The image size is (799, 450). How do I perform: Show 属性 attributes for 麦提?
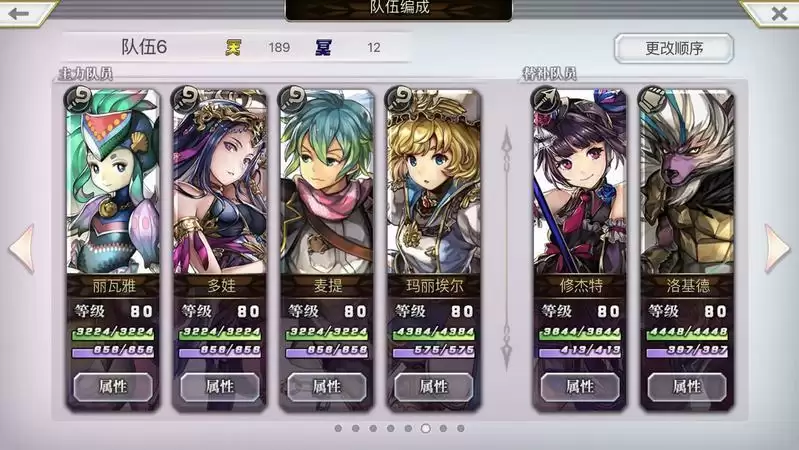click(x=326, y=386)
